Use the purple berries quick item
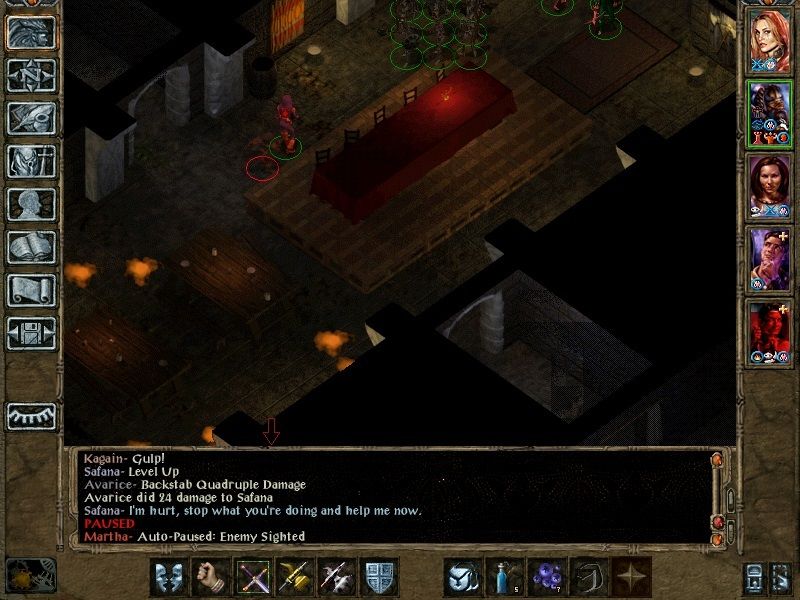Image resolution: width=800 pixels, height=600 pixels. click(x=545, y=577)
